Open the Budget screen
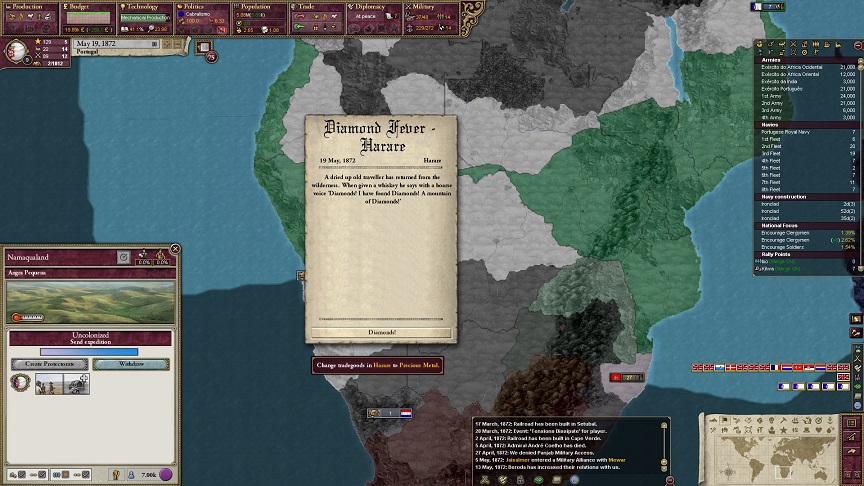The height and width of the screenshot is (486, 864). tap(88, 6)
